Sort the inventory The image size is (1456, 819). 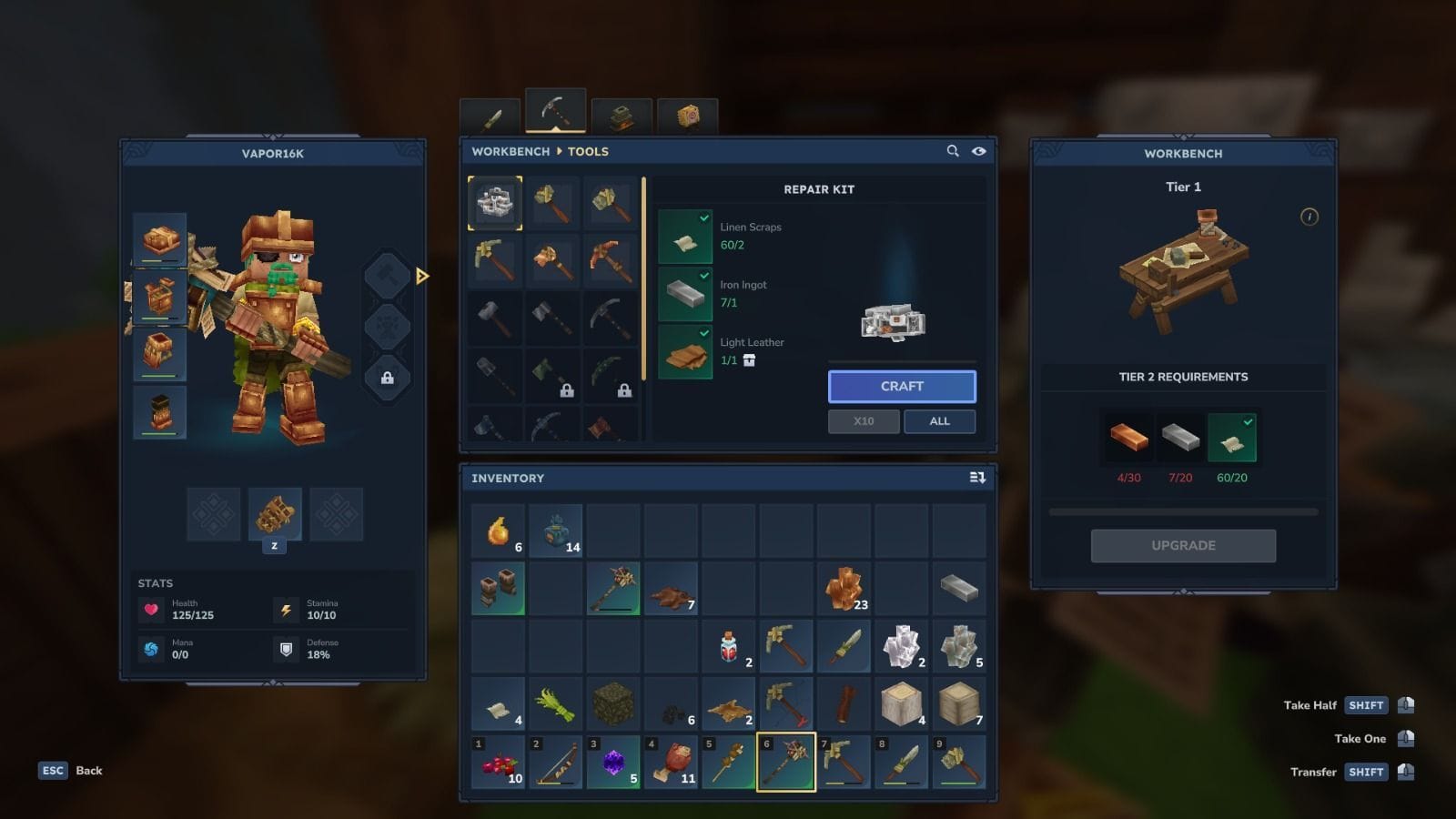click(x=977, y=478)
